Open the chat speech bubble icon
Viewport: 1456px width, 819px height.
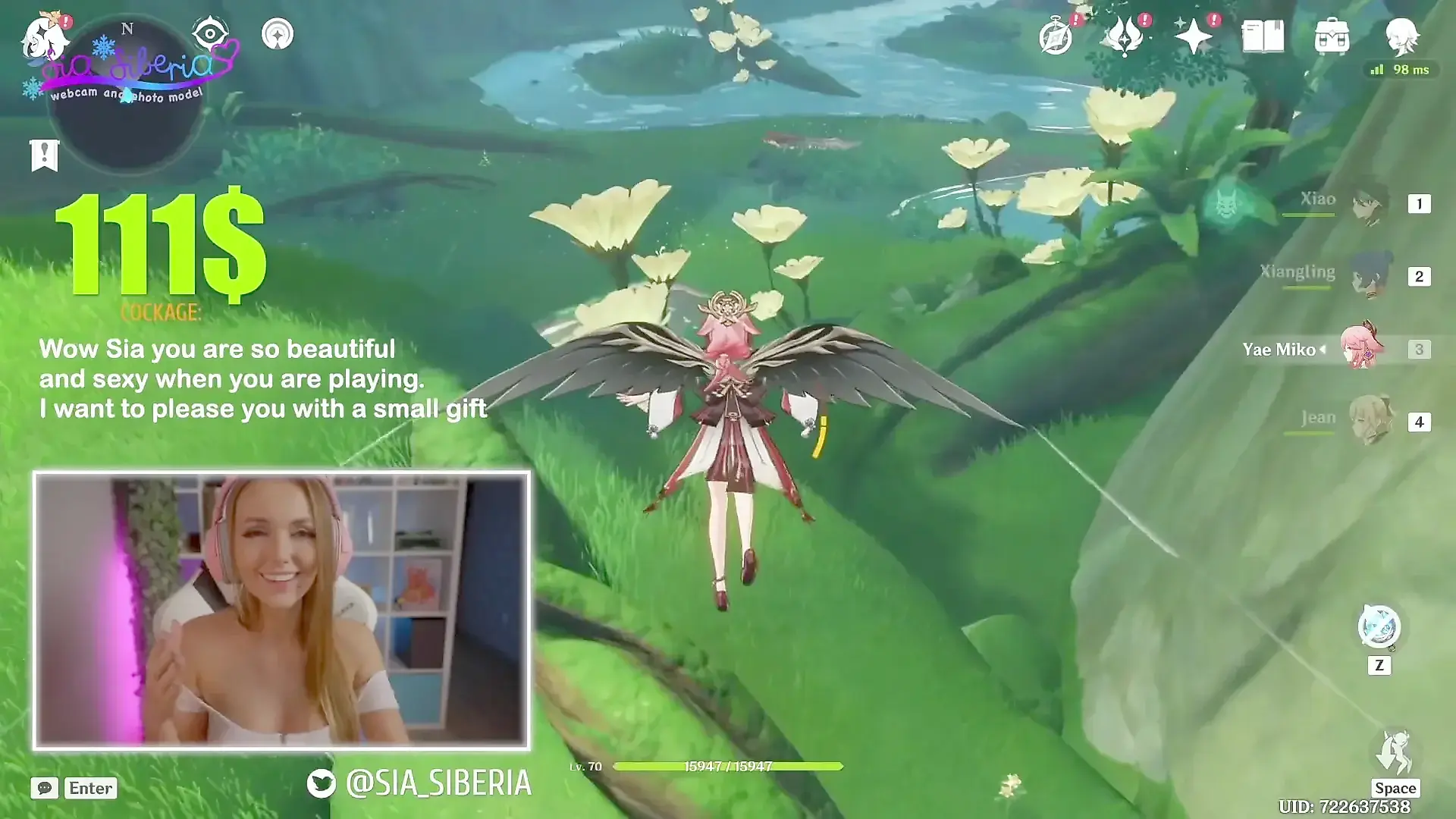point(45,788)
